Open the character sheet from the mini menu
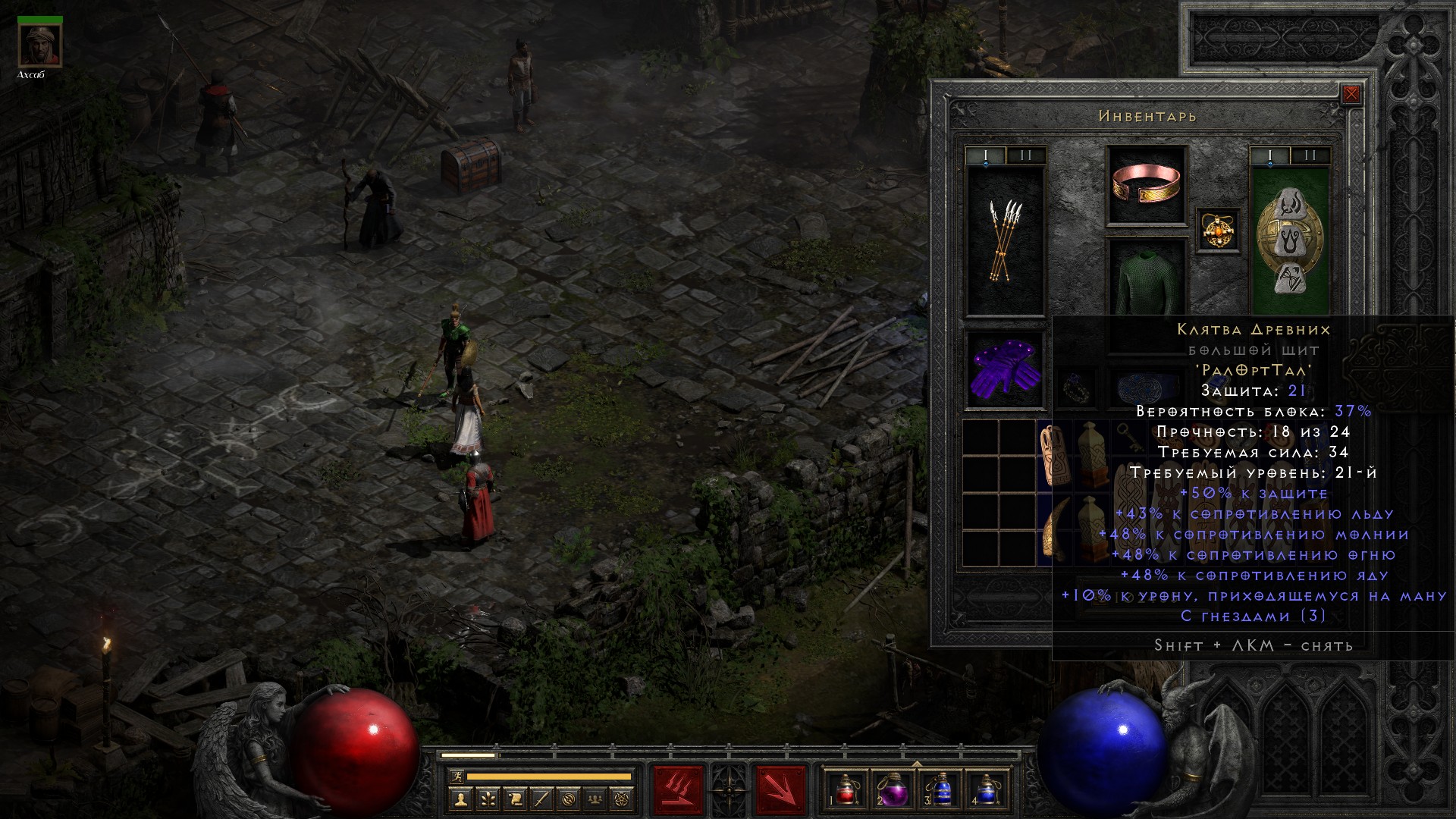This screenshot has width=1456, height=819. (460, 799)
